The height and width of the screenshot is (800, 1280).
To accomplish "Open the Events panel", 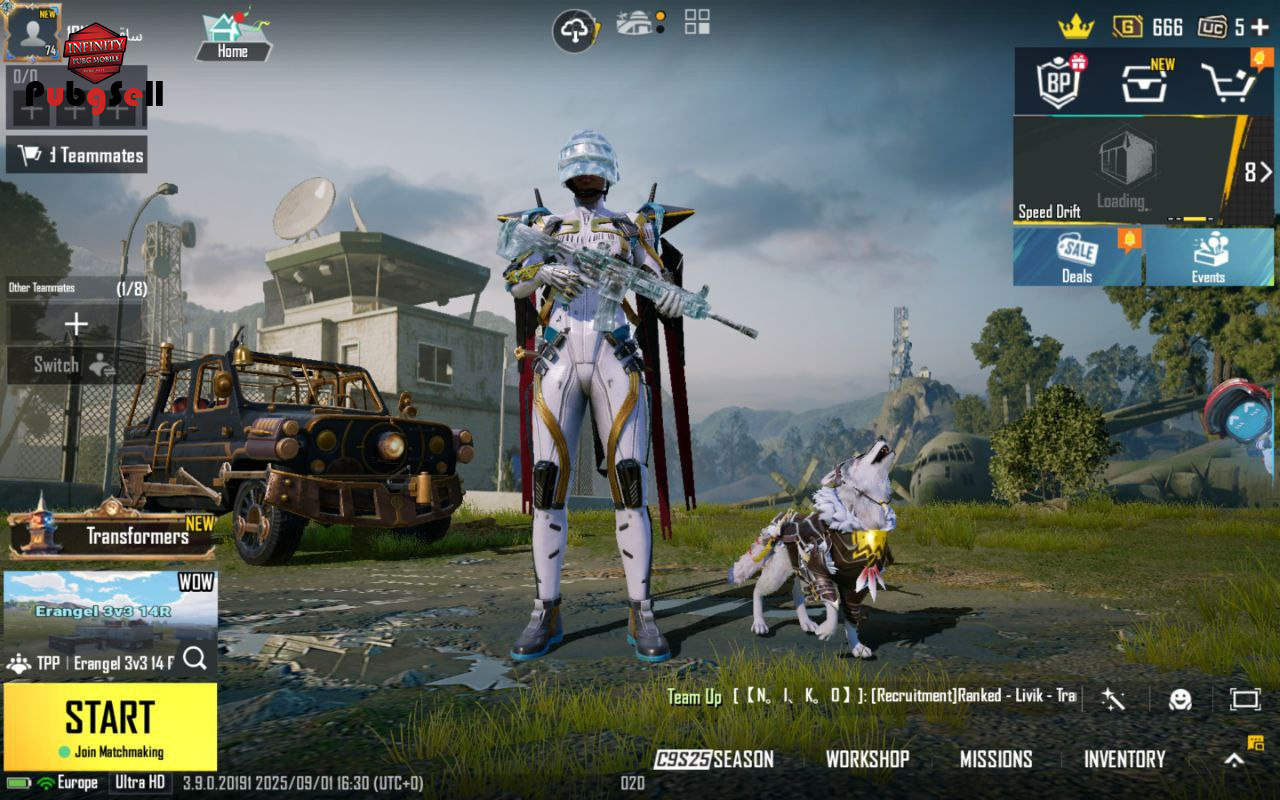I will (1209, 257).
